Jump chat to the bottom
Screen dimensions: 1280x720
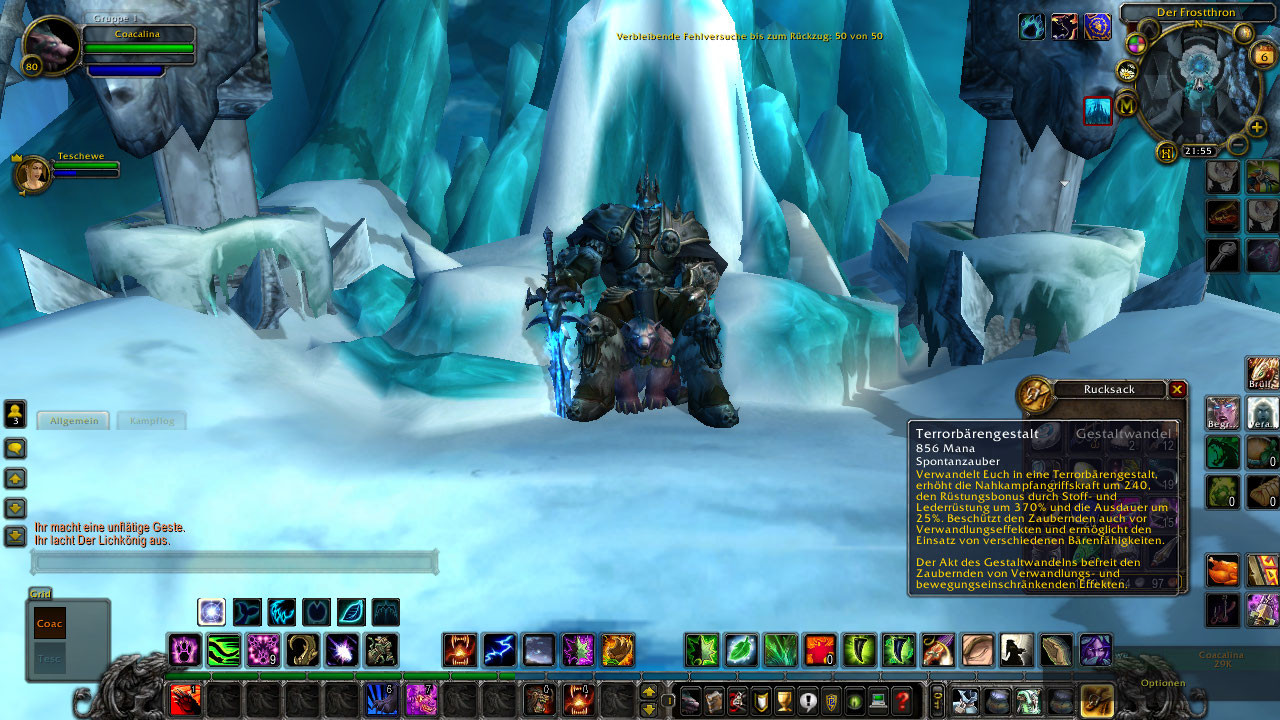(15, 537)
